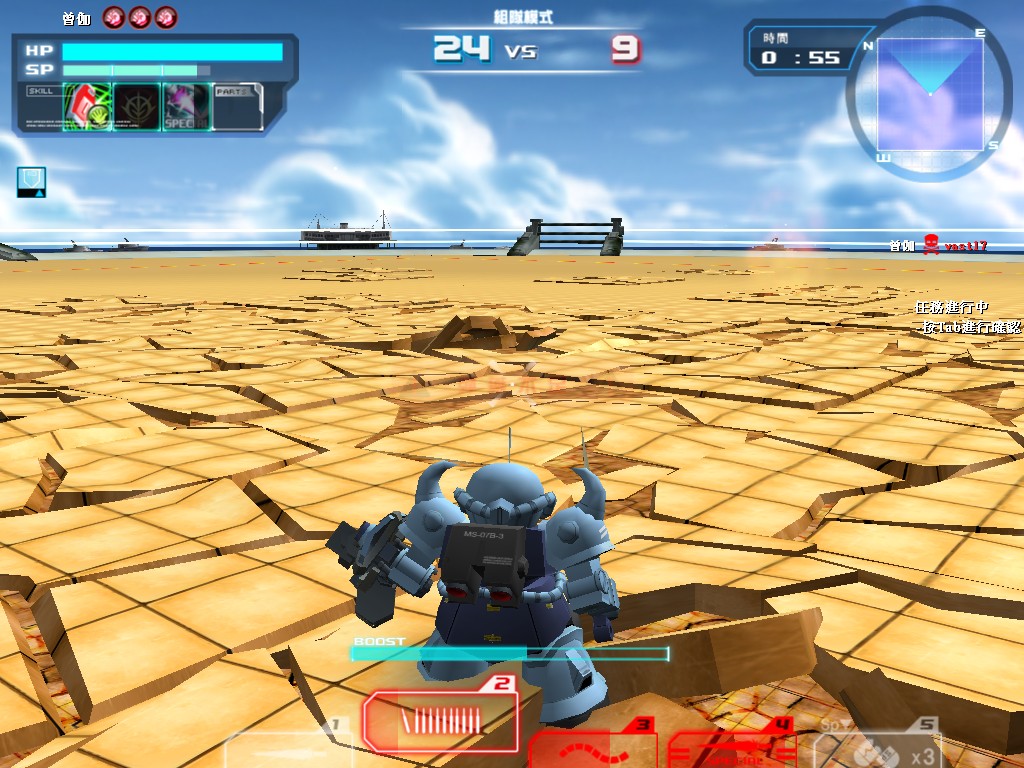
Task: Select weapon slot 2 with the bullet row
Action: [x=438, y=721]
